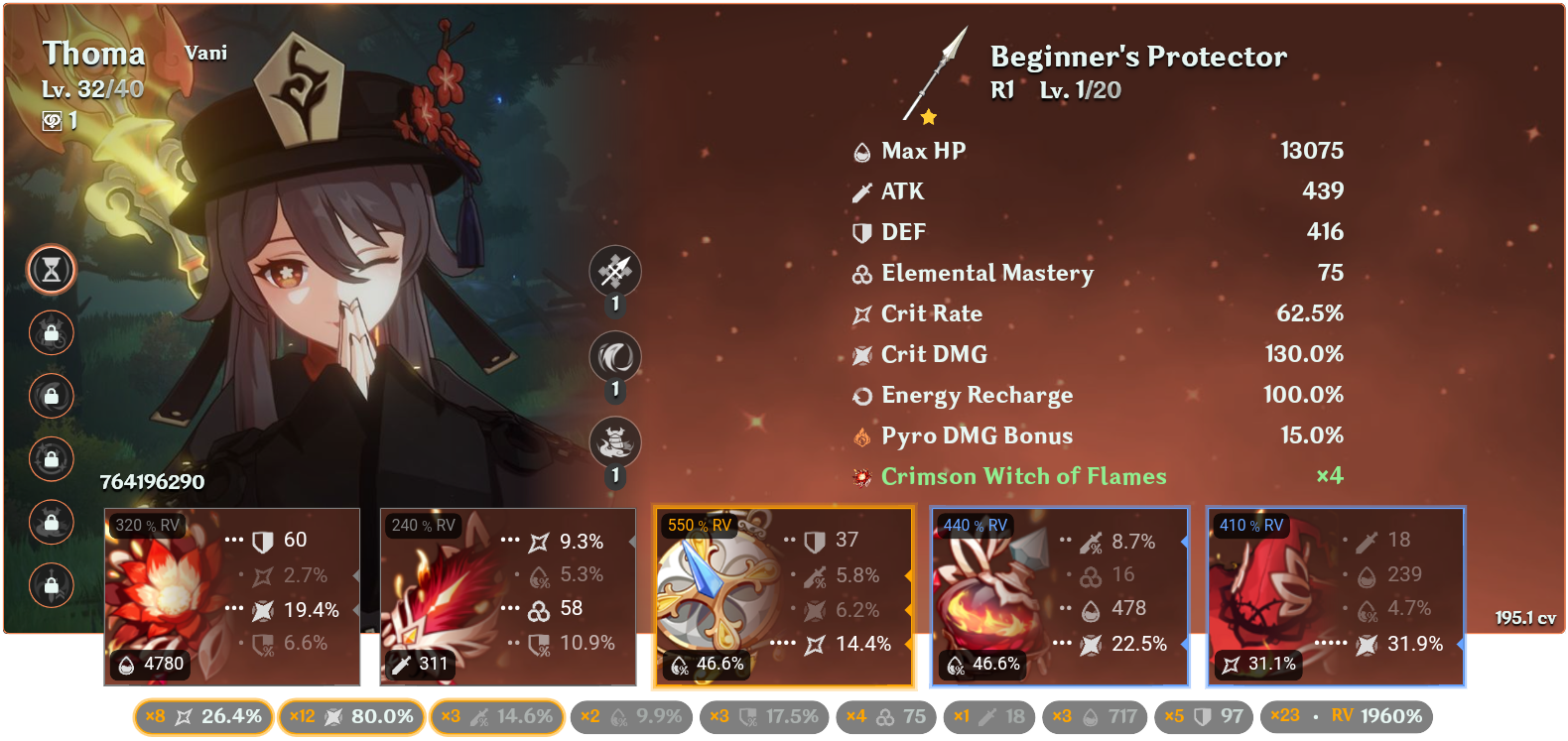The width and height of the screenshot is (1568, 741).
Task: Click the Crimson Witch of Flames set icon
Action: [x=859, y=476]
